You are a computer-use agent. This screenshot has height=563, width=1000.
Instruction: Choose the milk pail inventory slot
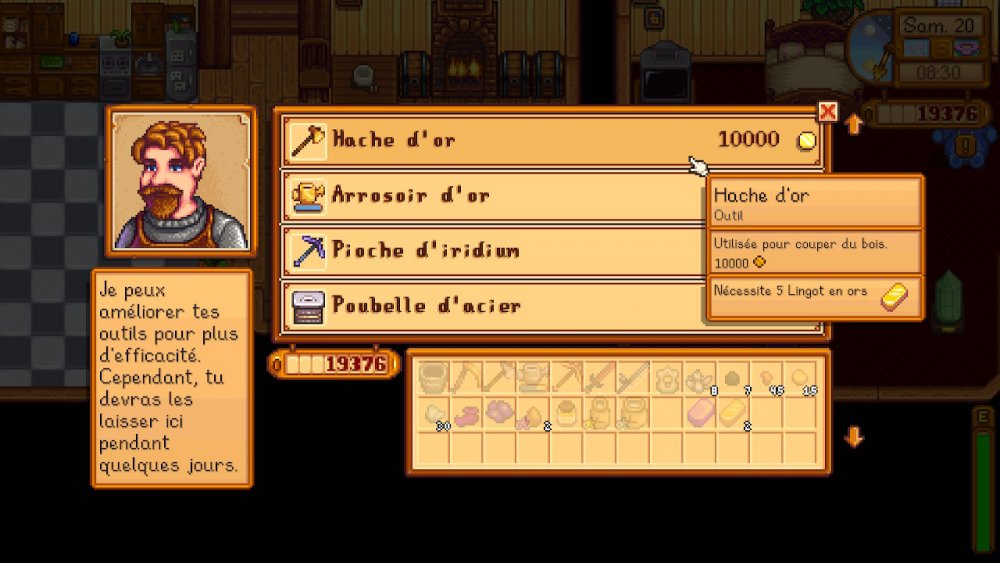[x=433, y=378]
